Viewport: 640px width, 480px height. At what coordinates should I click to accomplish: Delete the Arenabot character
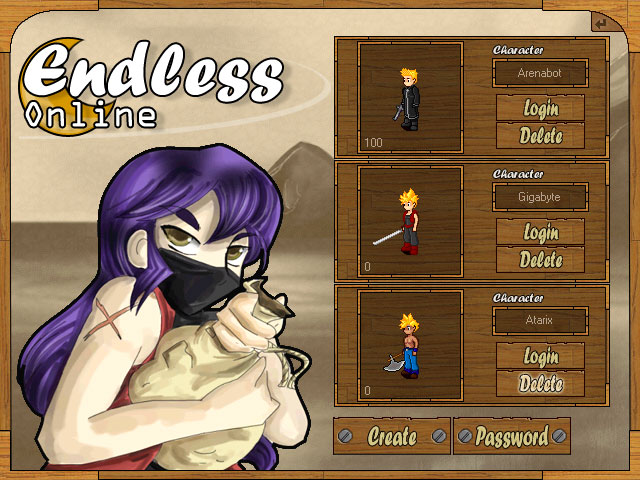(x=541, y=135)
